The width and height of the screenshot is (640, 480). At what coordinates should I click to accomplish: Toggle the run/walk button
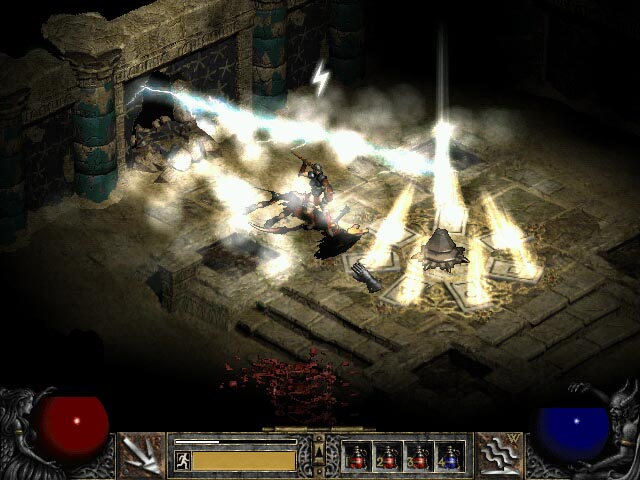tap(182, 460)
